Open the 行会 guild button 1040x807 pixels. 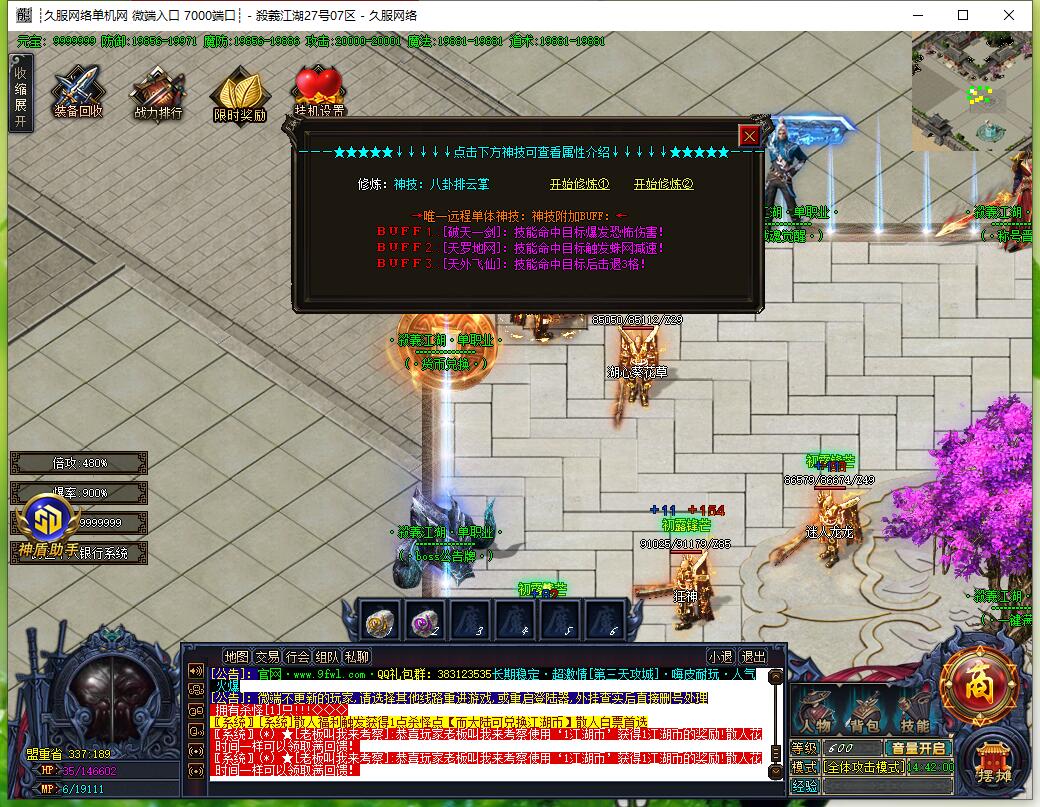297,657
